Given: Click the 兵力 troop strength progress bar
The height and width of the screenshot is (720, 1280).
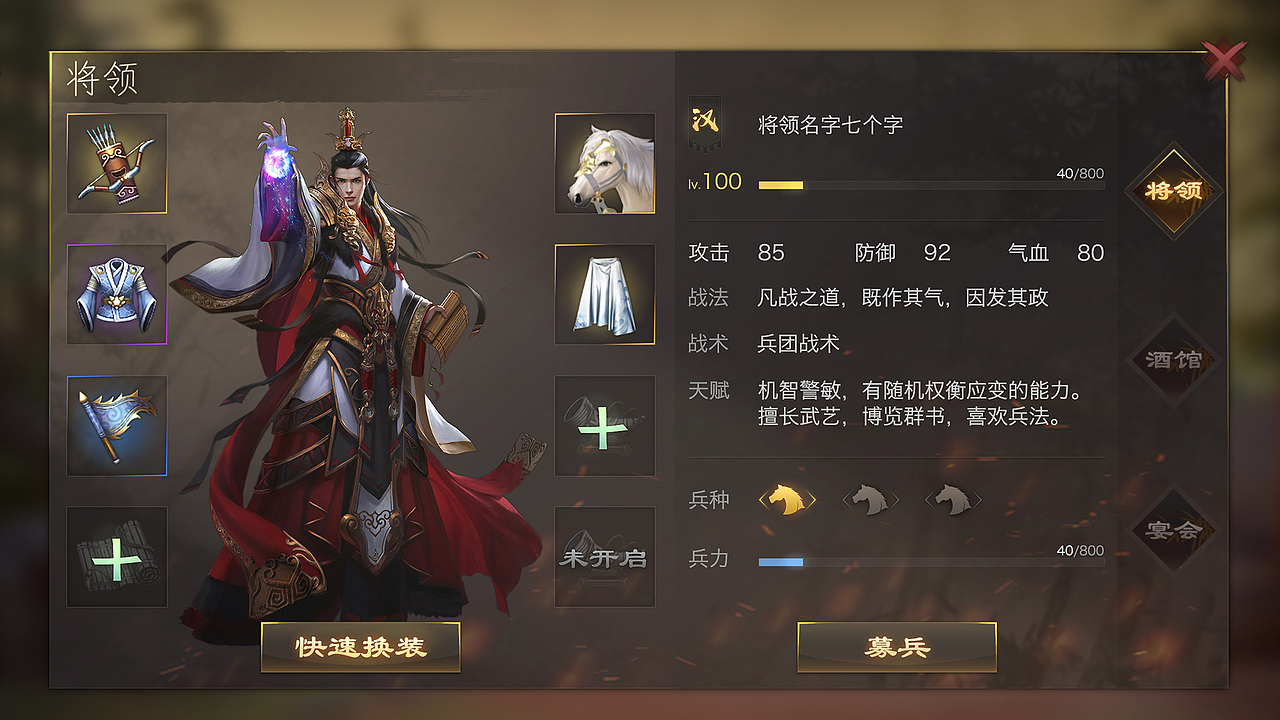Looking at the screenshot, I should [x=930, y=561].
